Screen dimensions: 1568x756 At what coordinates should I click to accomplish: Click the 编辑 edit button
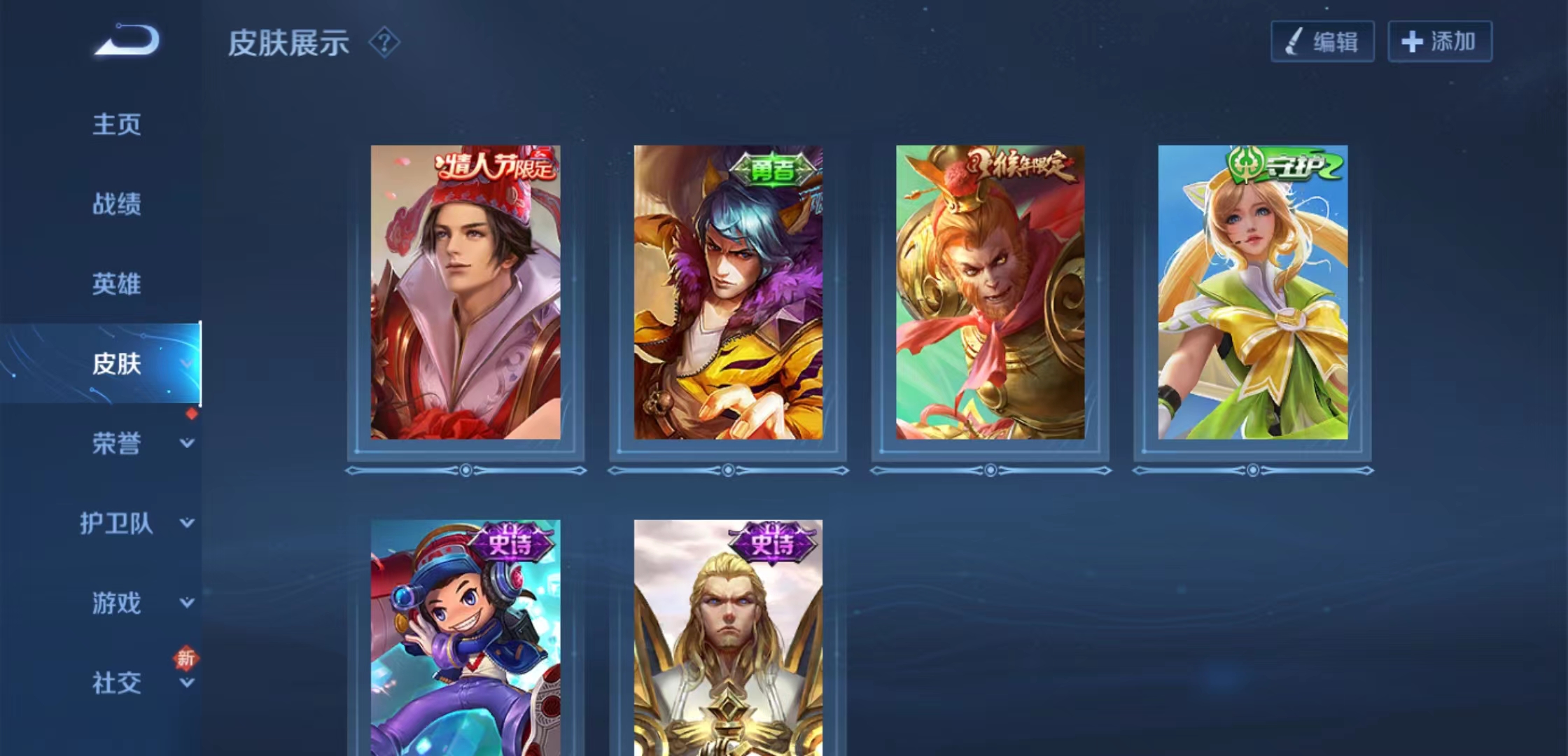1322,42
